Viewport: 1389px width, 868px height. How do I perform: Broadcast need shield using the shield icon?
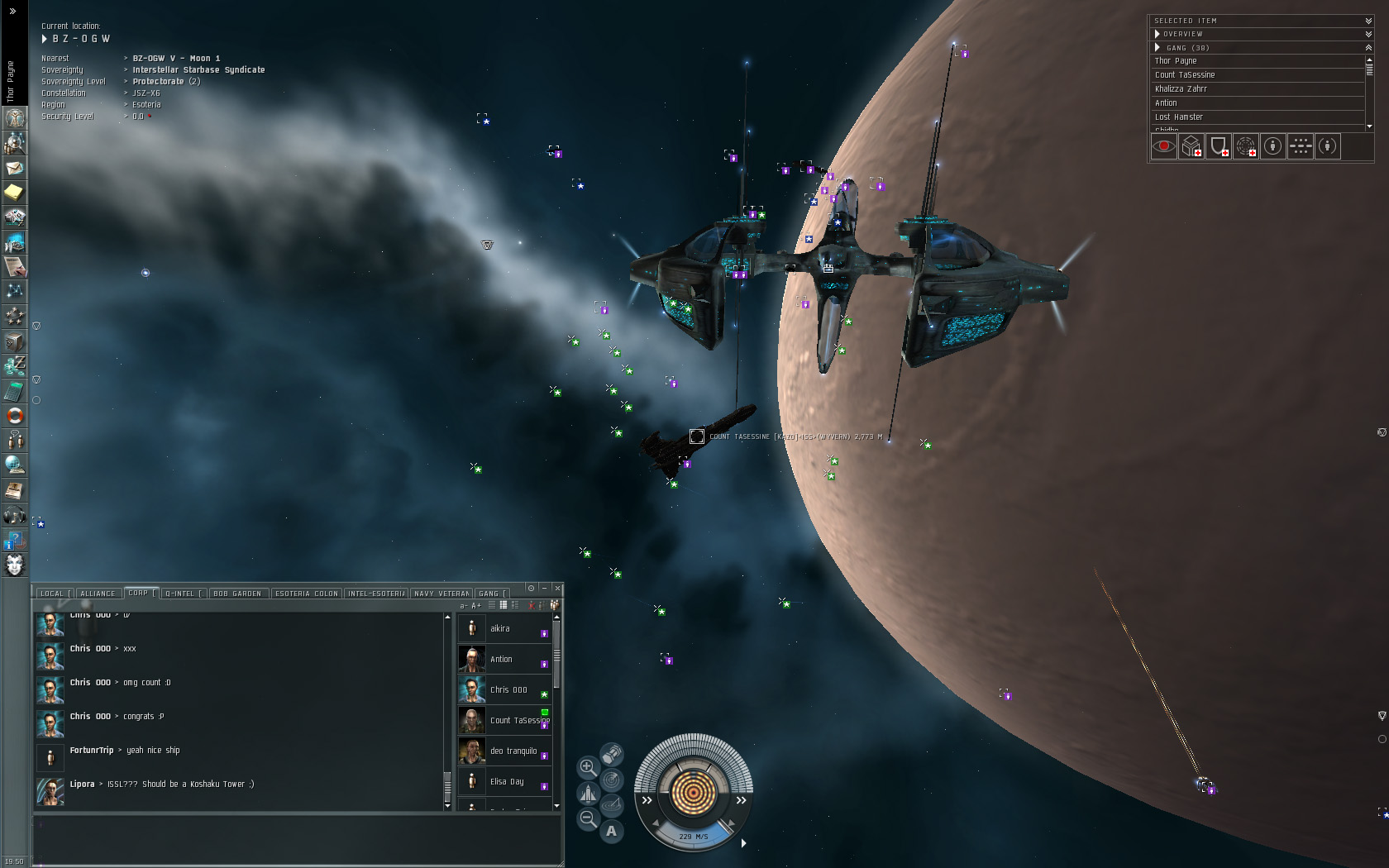tap(1218, 146)
